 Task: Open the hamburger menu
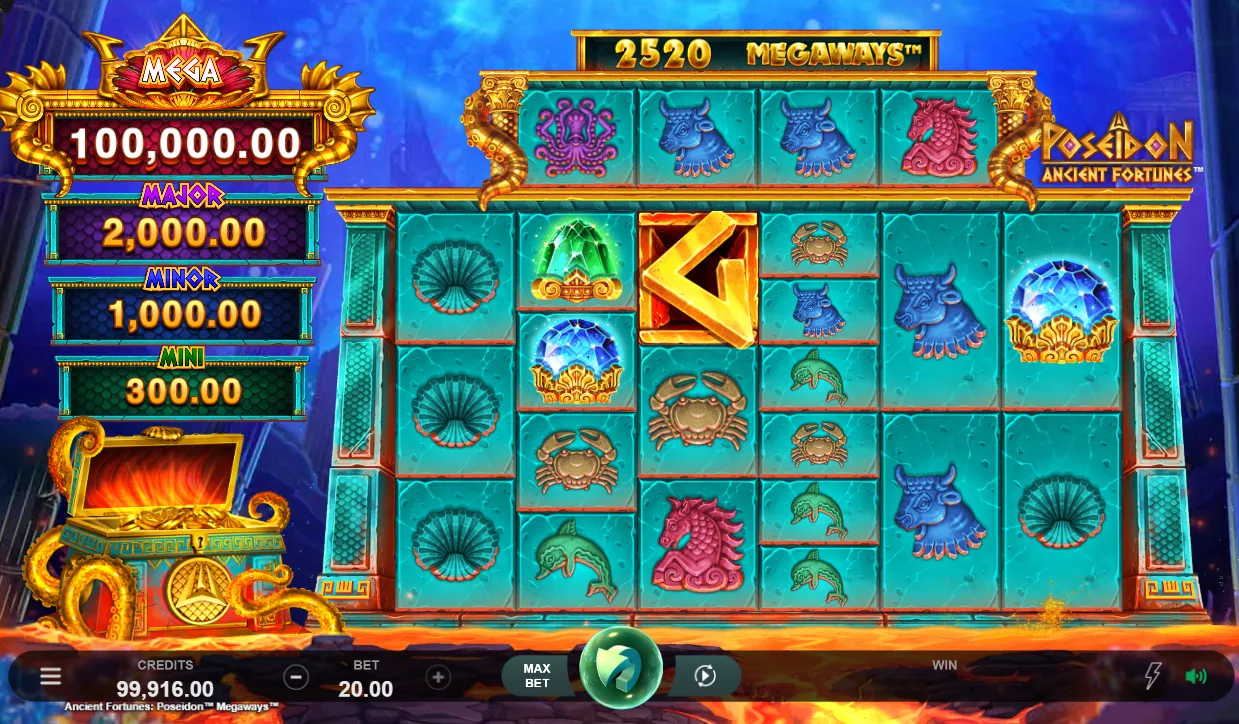click(x=50, y=677)
